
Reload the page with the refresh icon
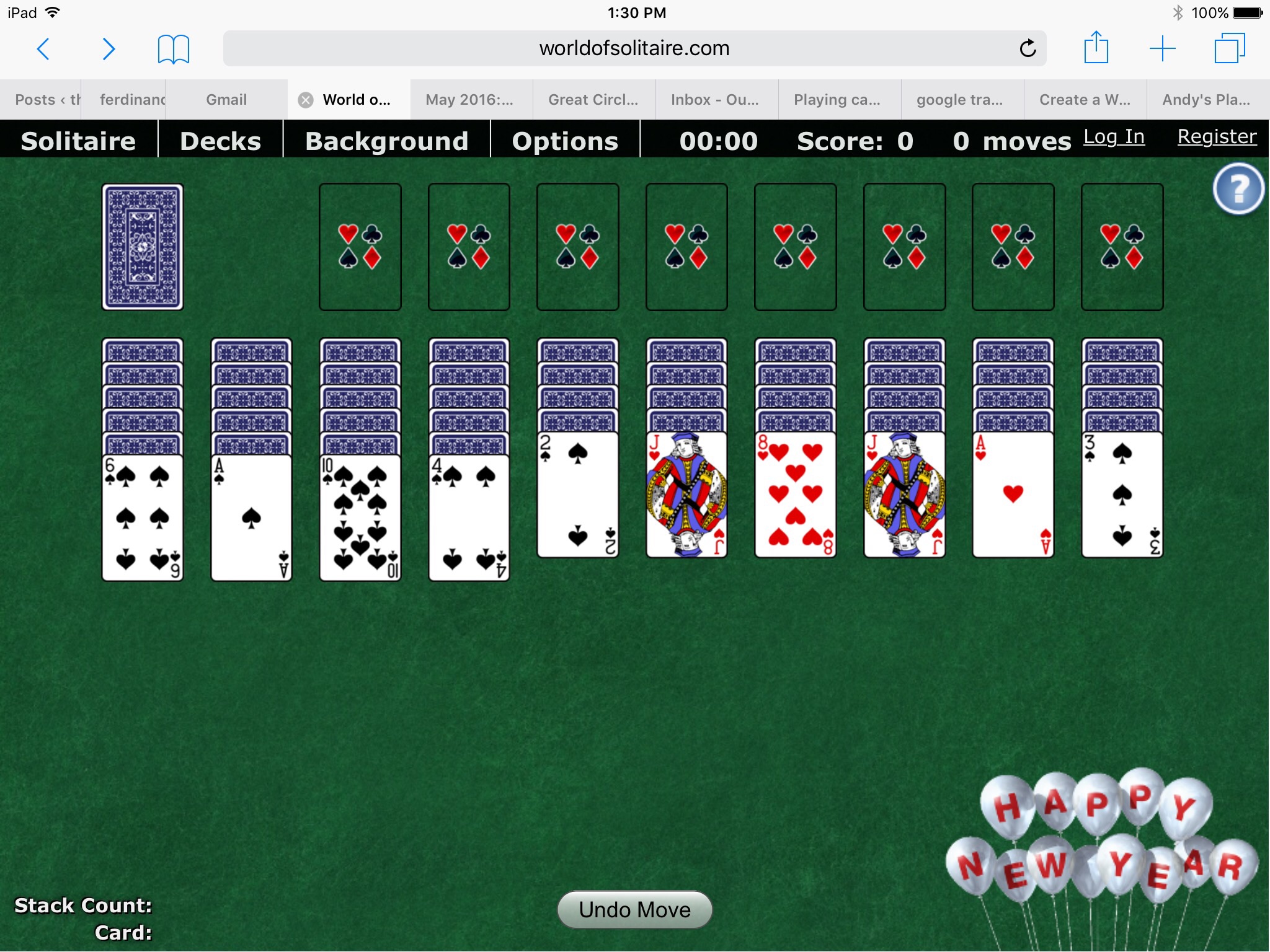pyautogui.click(x=1028, y=48)
